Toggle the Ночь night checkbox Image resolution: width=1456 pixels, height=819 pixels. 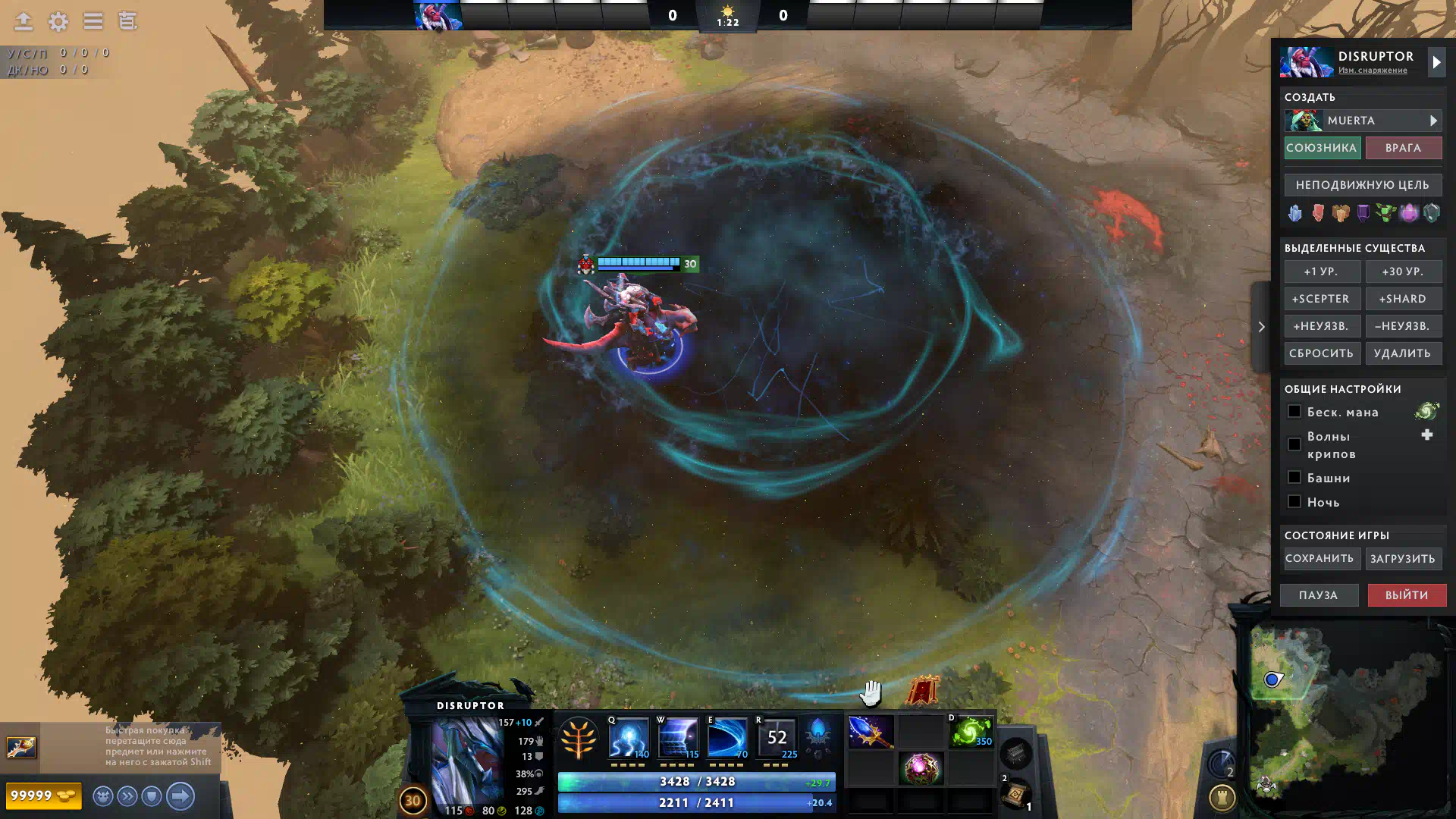click(1294, 502)
